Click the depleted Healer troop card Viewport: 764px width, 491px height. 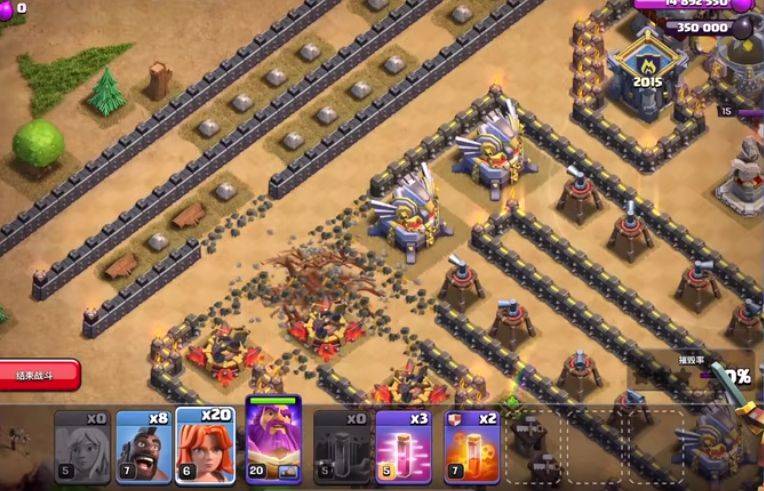(x=82, y=447)
